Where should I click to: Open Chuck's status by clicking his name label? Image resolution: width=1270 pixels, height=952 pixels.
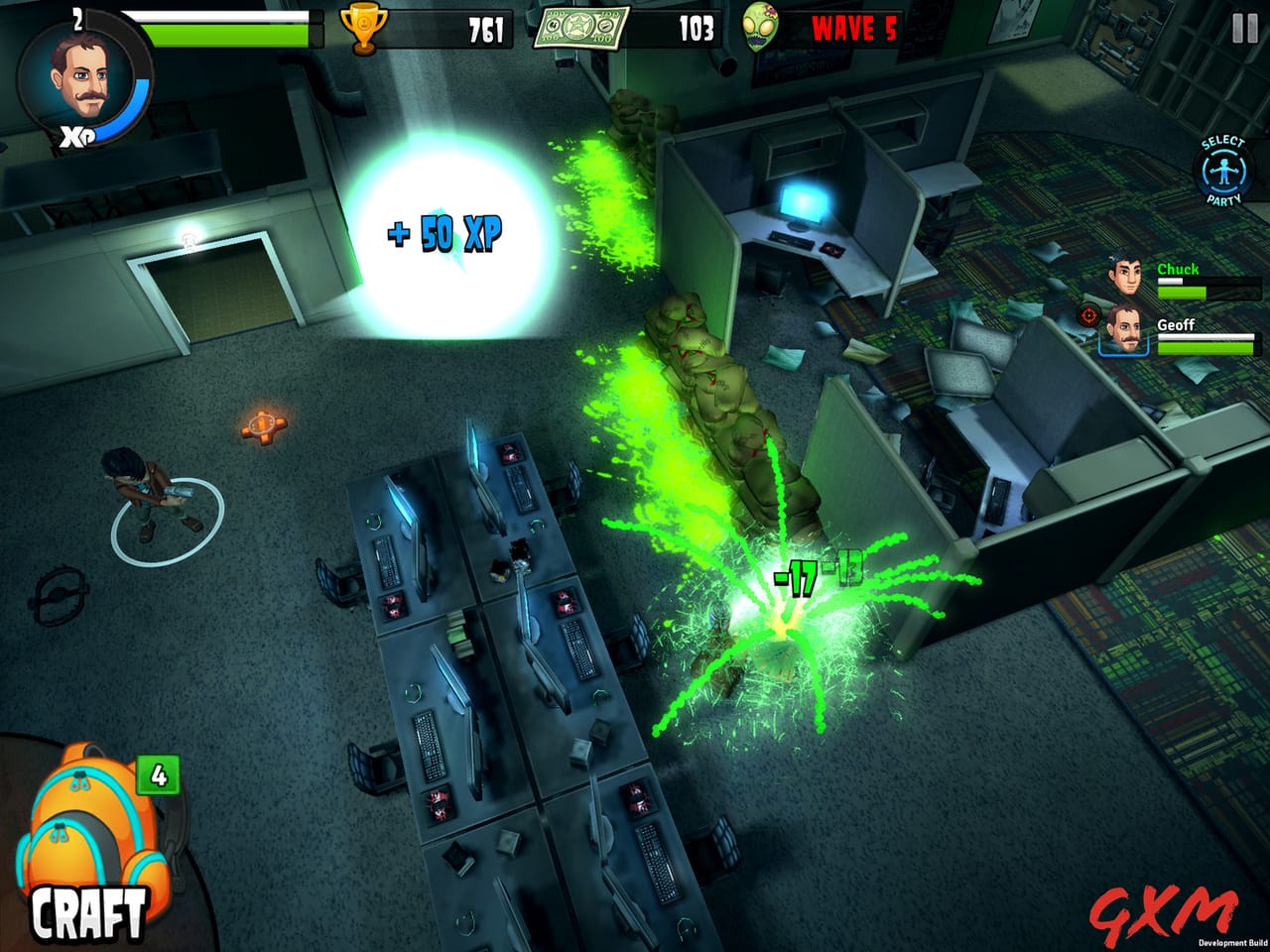tap(1179, 269)
